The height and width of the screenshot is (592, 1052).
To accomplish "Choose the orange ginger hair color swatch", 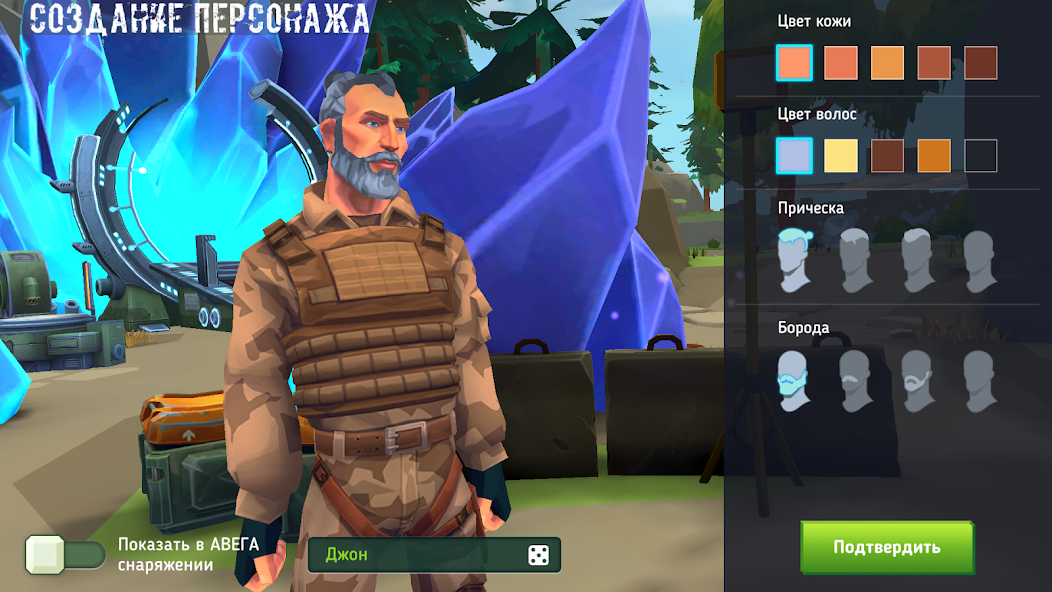I will click(x=934, y=156).
